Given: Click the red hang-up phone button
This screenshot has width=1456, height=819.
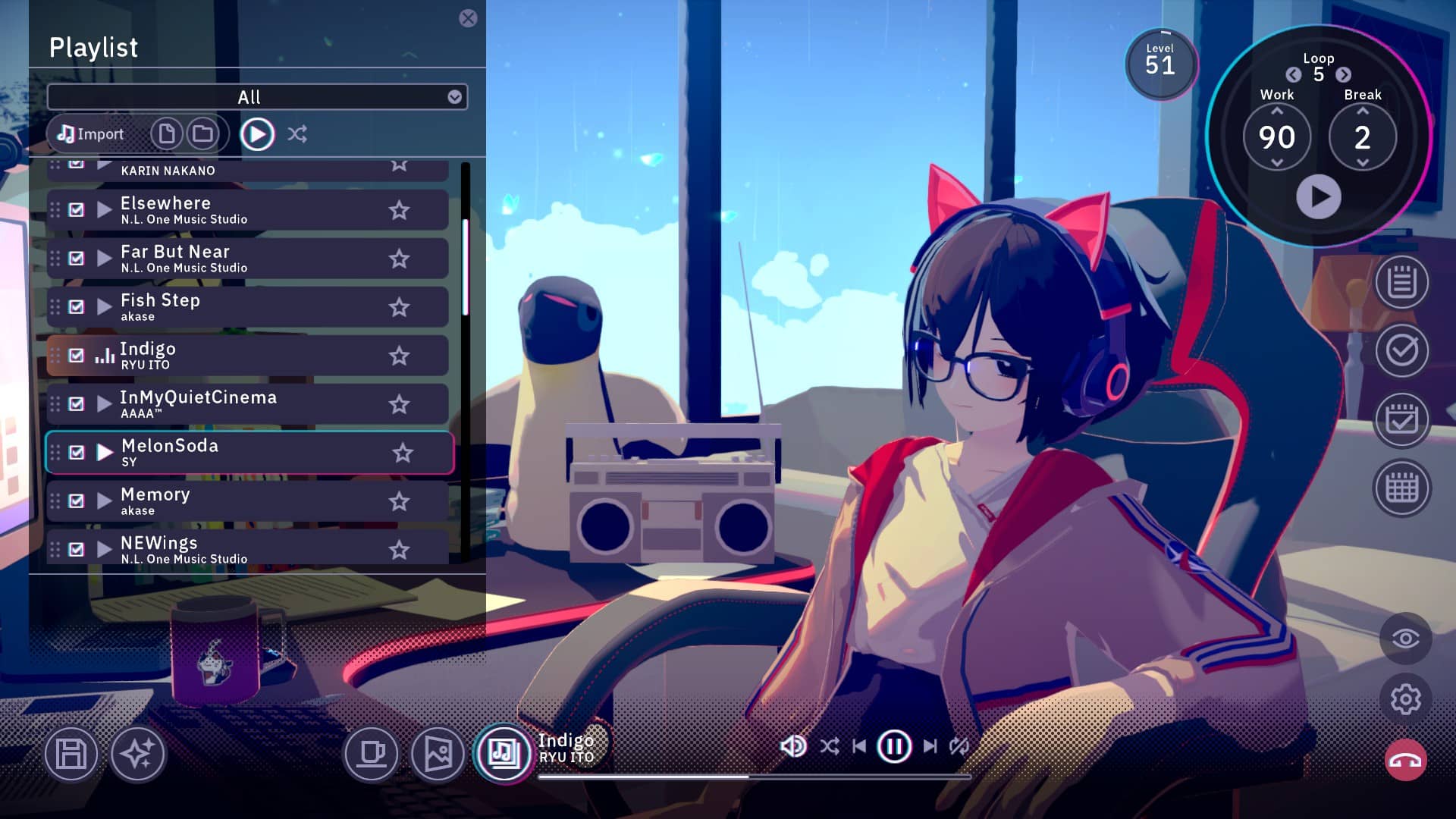Looking at the screenshot, I should coord(1405,761).
